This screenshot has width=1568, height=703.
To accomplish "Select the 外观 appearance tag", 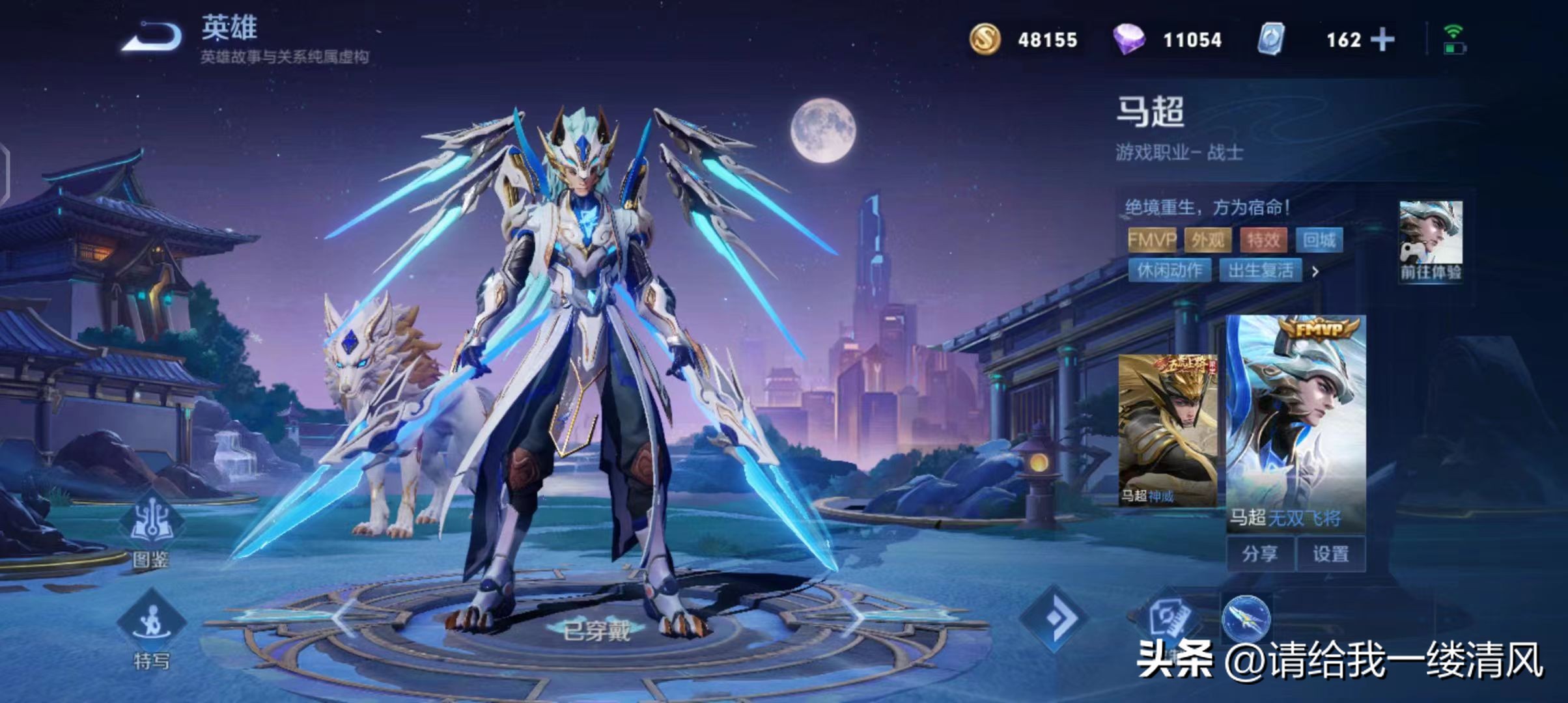I will click(1208, 240).
